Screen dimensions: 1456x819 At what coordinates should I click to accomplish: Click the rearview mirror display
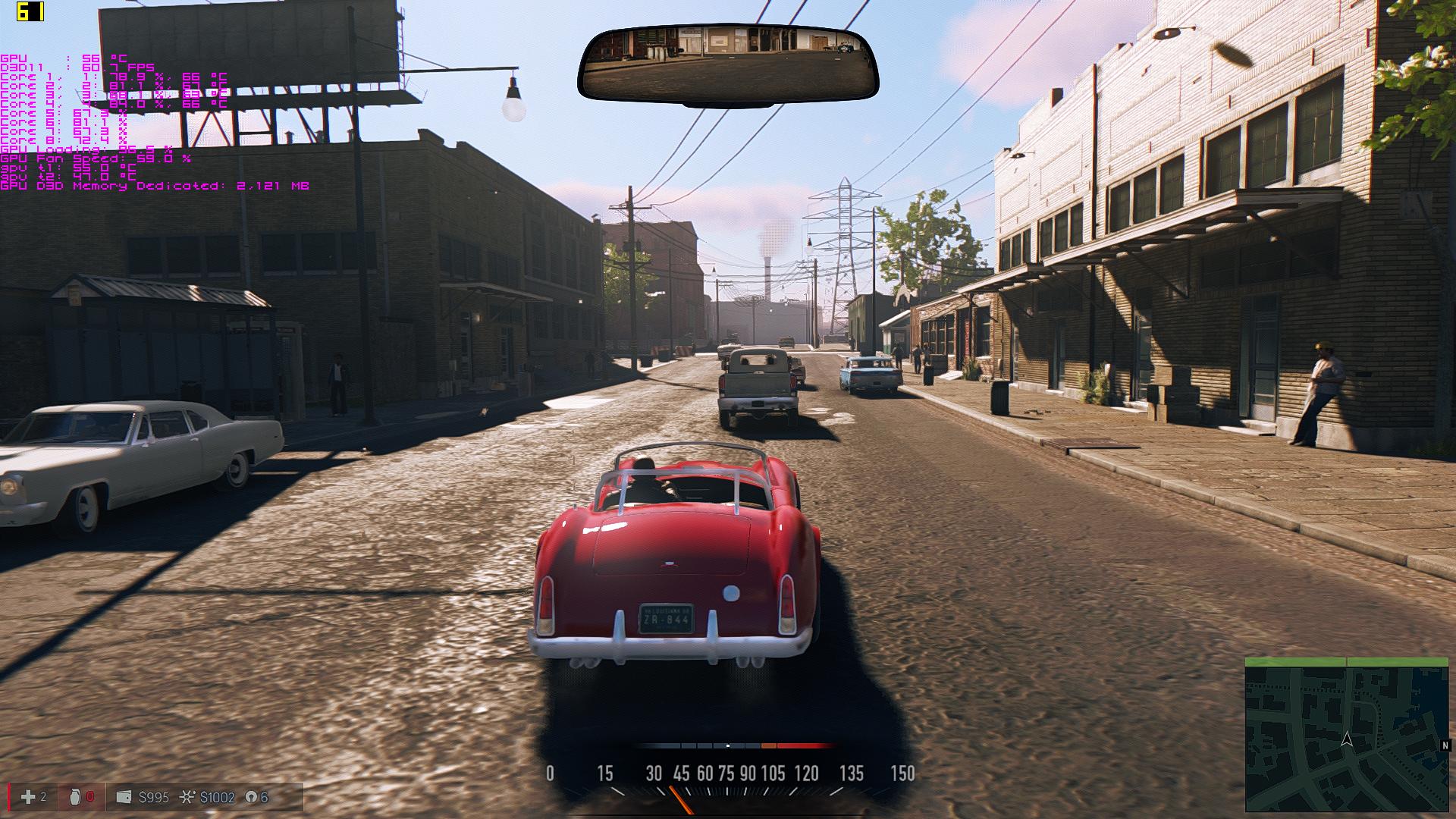pos(727,64)
